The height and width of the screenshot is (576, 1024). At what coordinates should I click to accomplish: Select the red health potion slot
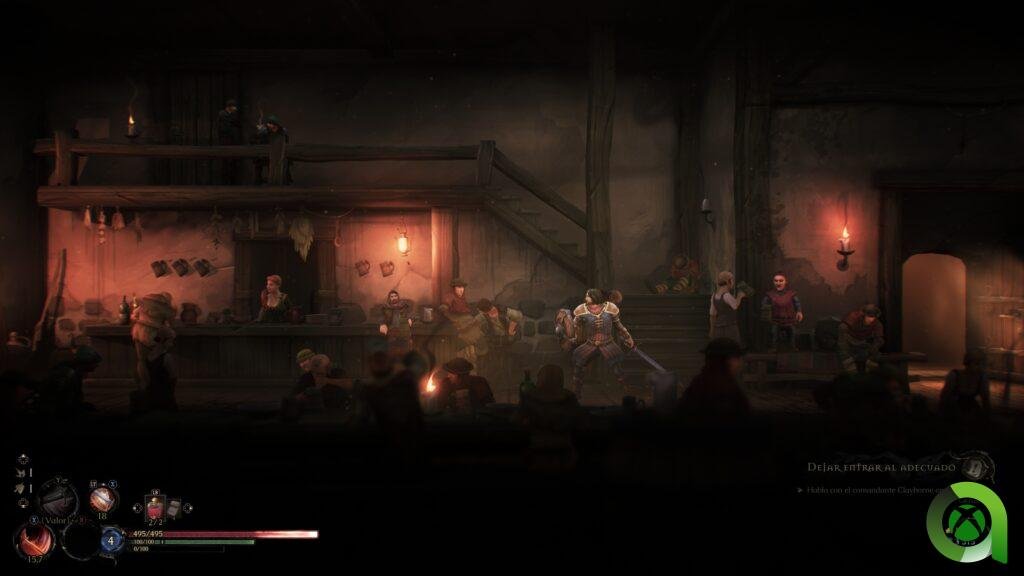click(x=155, y=507)
